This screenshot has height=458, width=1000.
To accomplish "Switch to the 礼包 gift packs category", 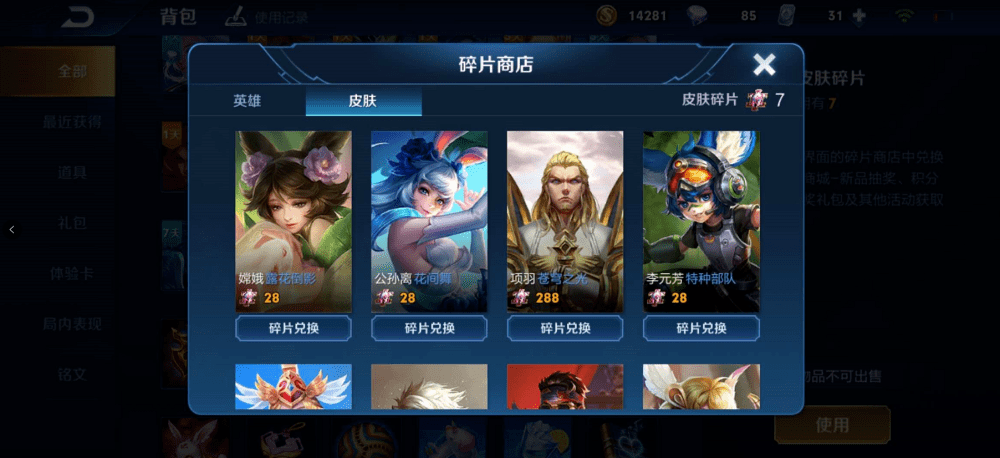I will 72,222.
